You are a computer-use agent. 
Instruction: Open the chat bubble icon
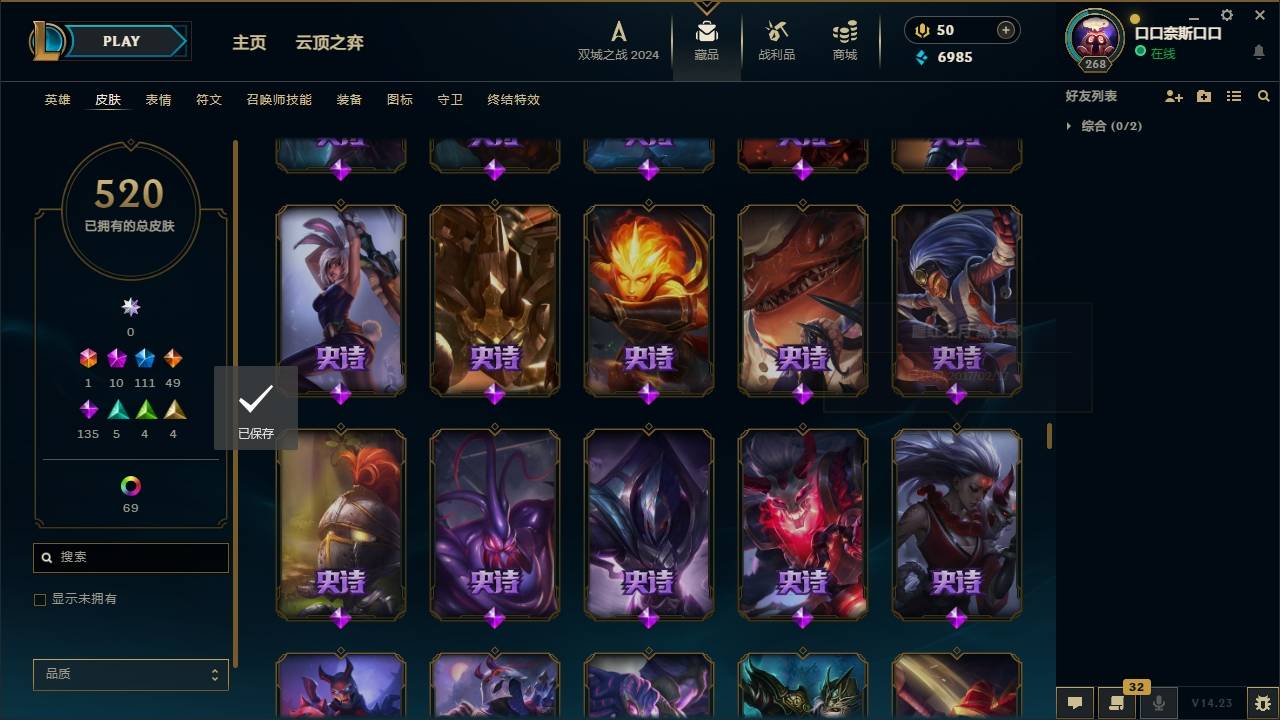pos(1075,703)
